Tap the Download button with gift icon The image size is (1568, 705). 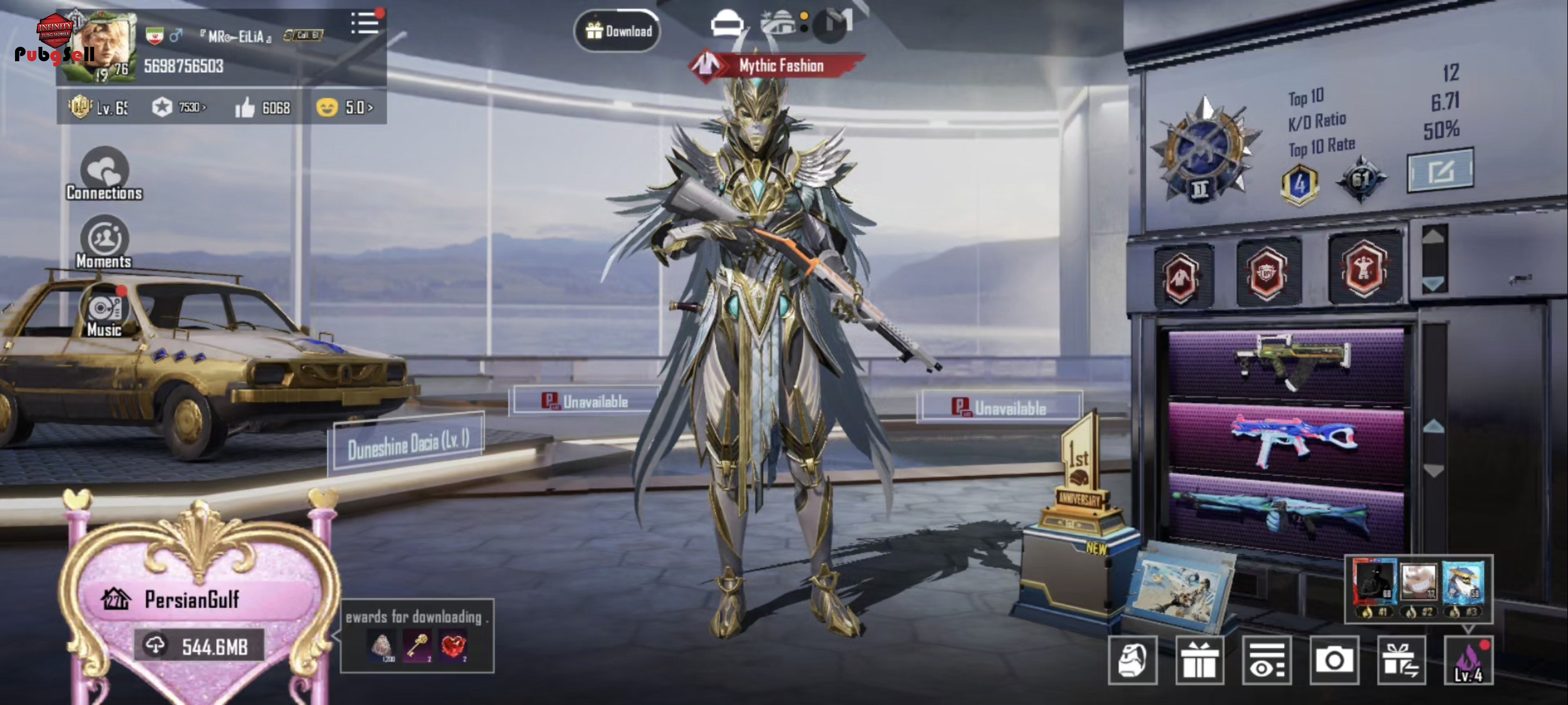coord(617,31)
